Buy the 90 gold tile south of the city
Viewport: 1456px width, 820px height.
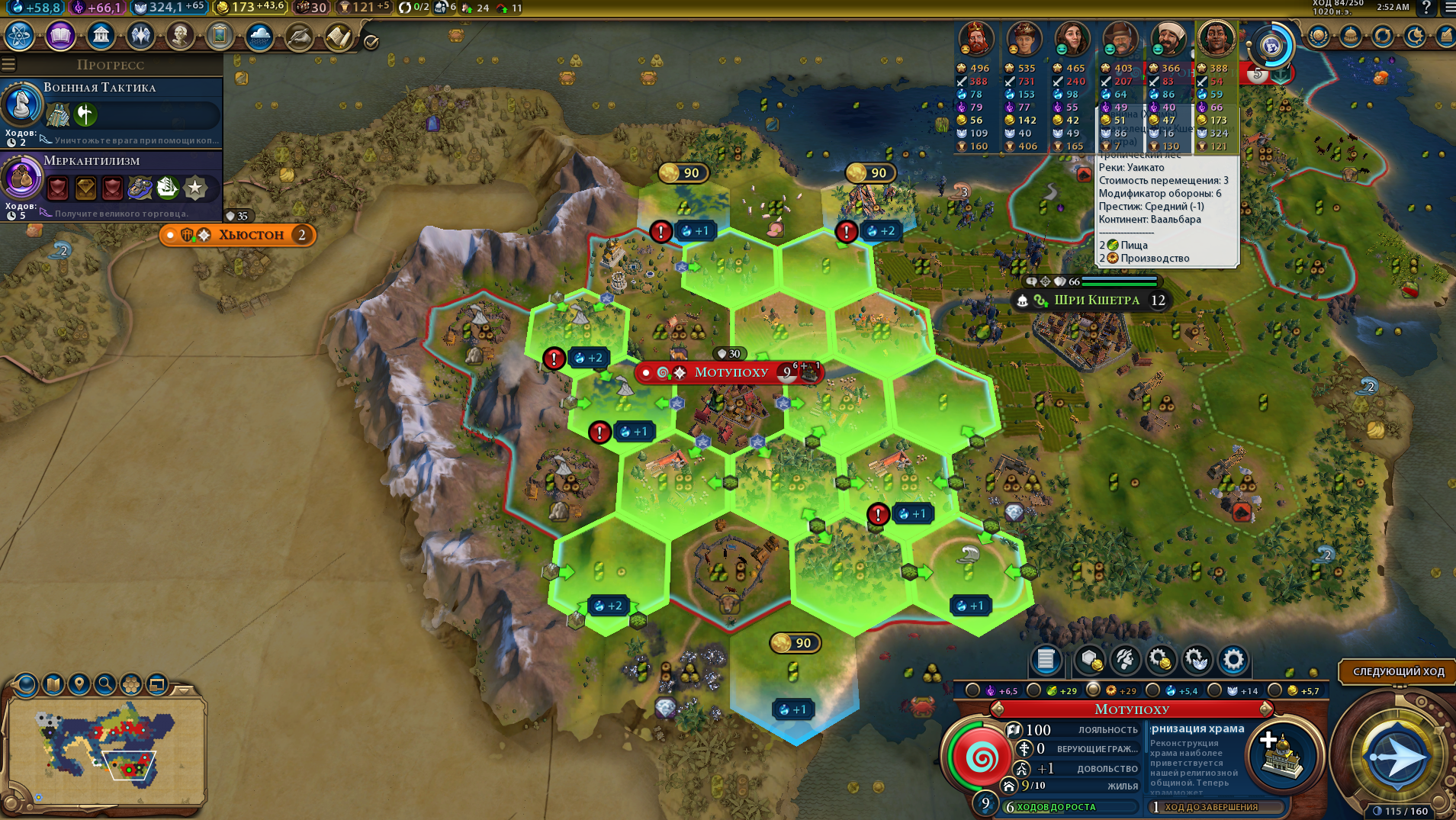[x=794, y=643]
